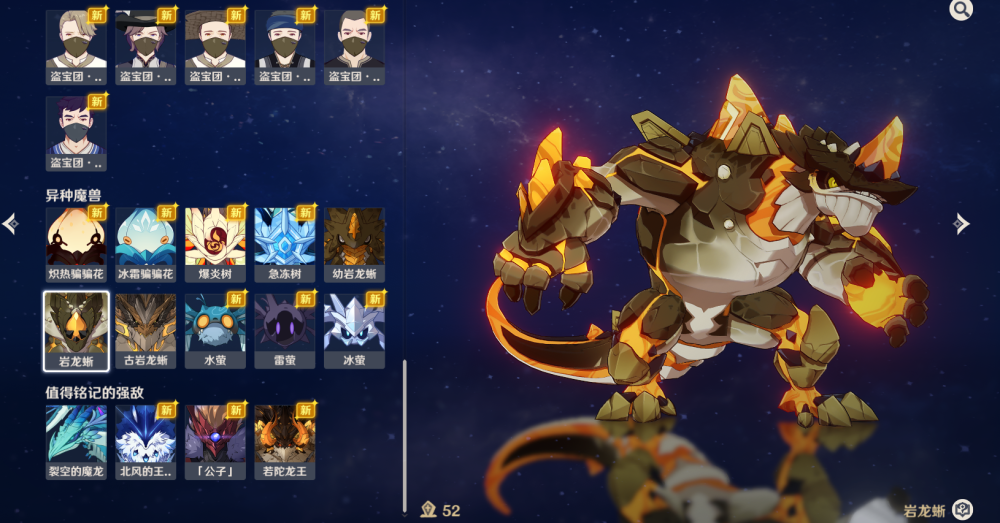Go to previous entry with left arrow
The height and width of the screenshot is (523, 1000).
[x=10, y=224]
